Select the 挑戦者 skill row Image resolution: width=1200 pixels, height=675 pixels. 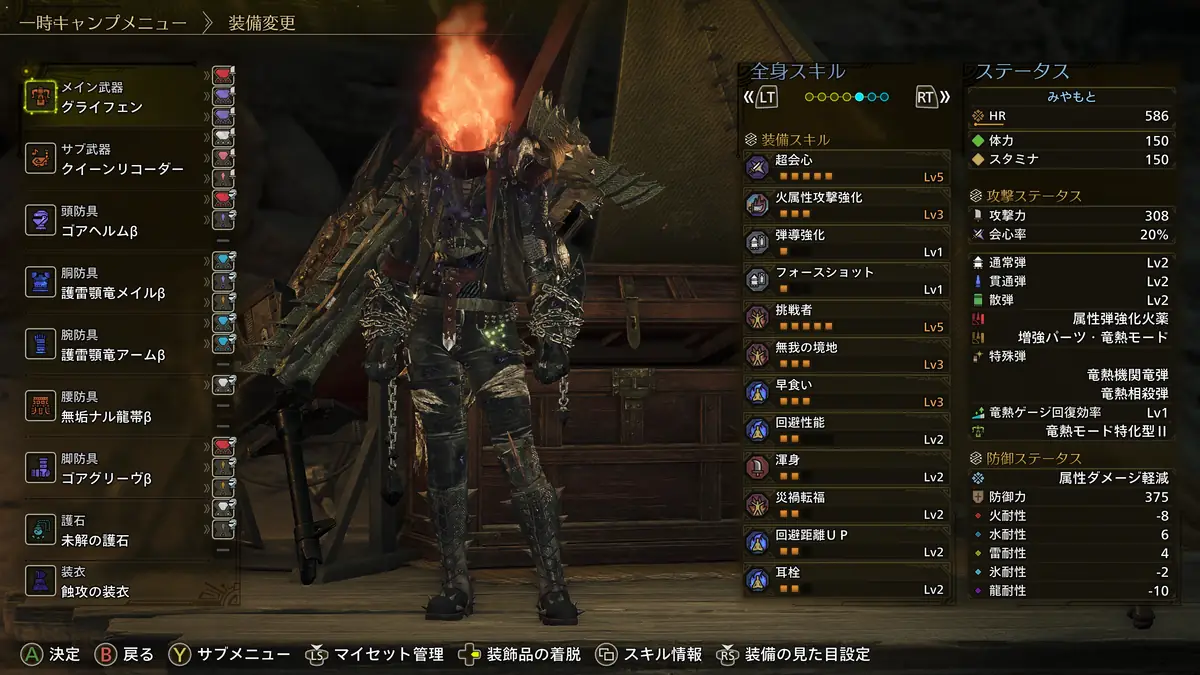846,318
